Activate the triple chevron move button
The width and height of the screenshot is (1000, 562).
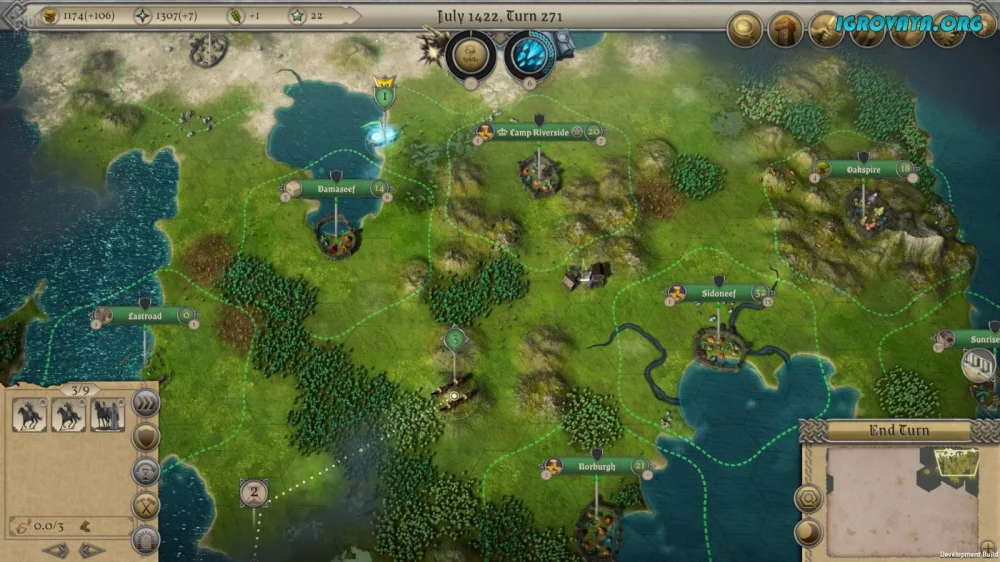click(x=146, y=403)
